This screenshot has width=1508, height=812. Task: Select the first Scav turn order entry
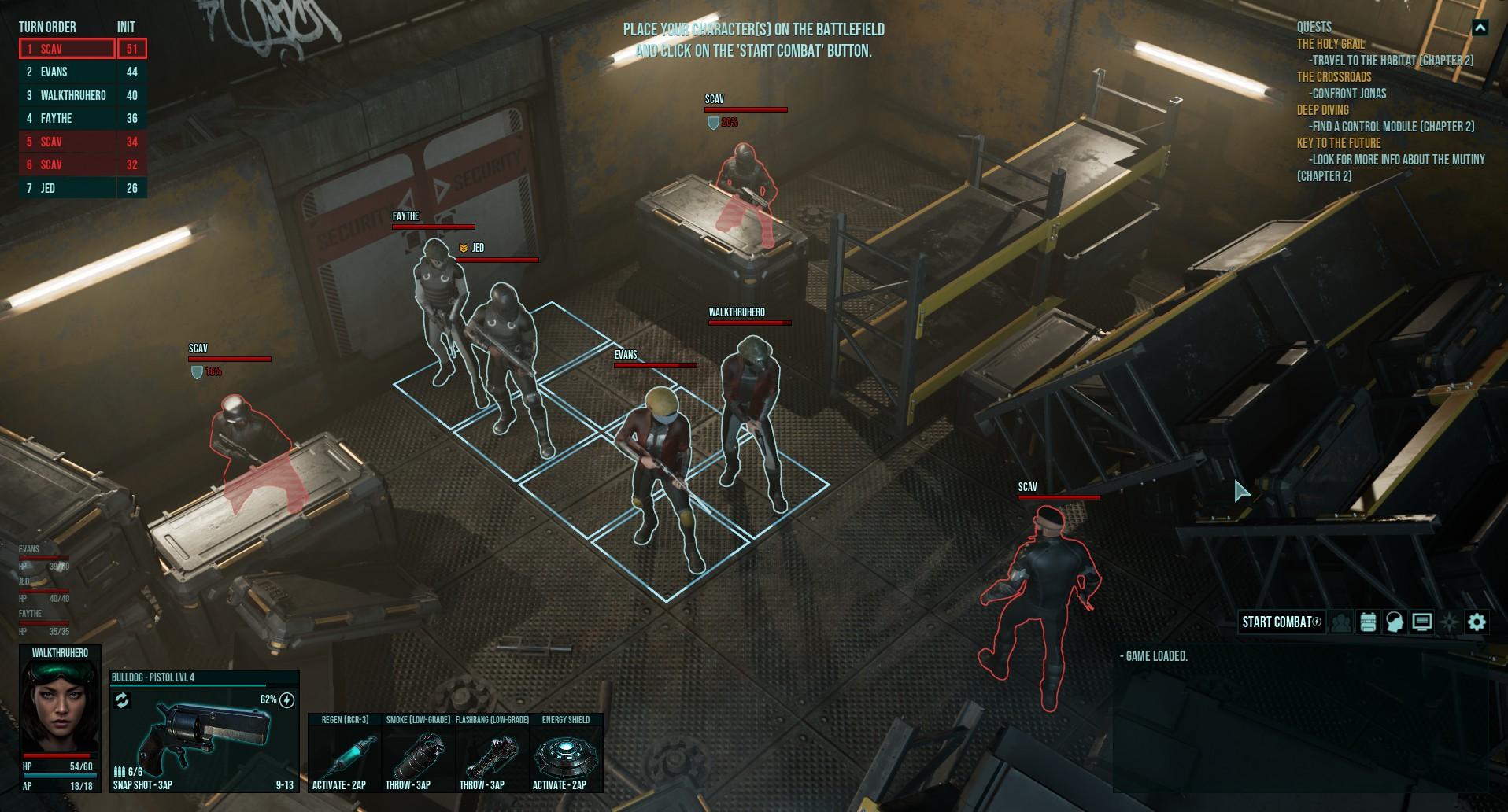click(x=67, y=49)
